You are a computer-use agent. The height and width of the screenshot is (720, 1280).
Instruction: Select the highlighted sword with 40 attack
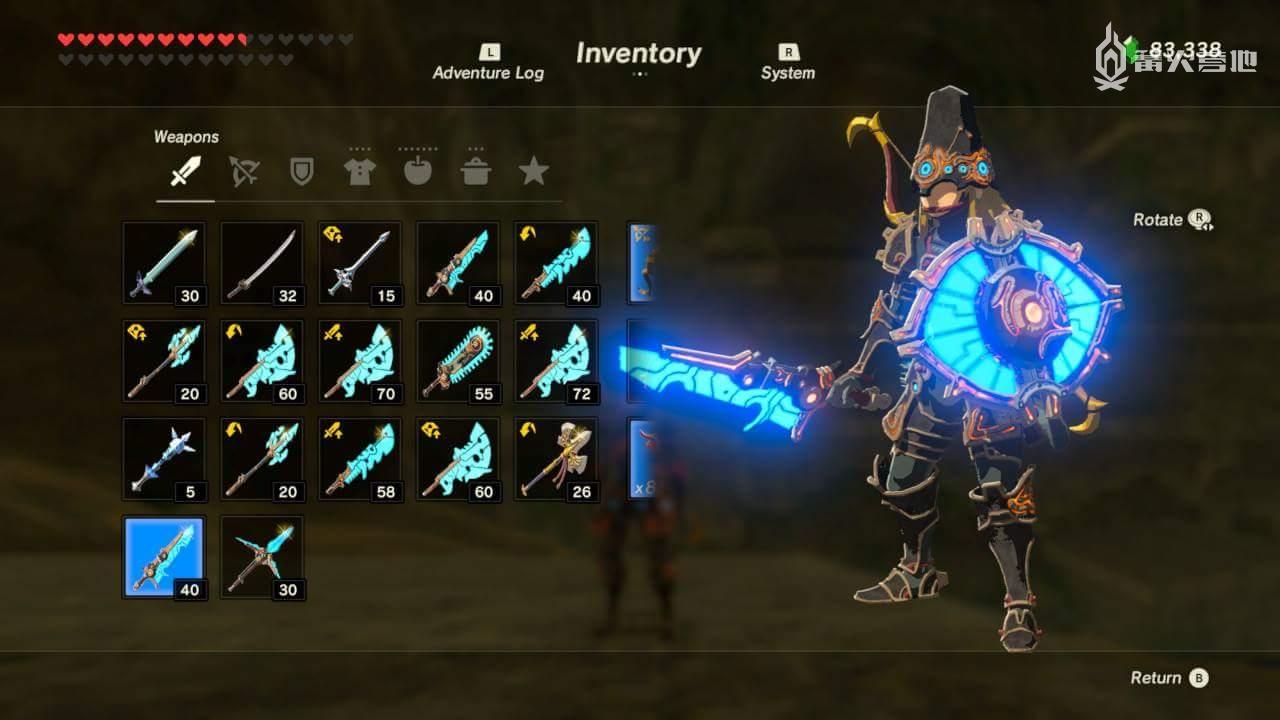point(164,557)
